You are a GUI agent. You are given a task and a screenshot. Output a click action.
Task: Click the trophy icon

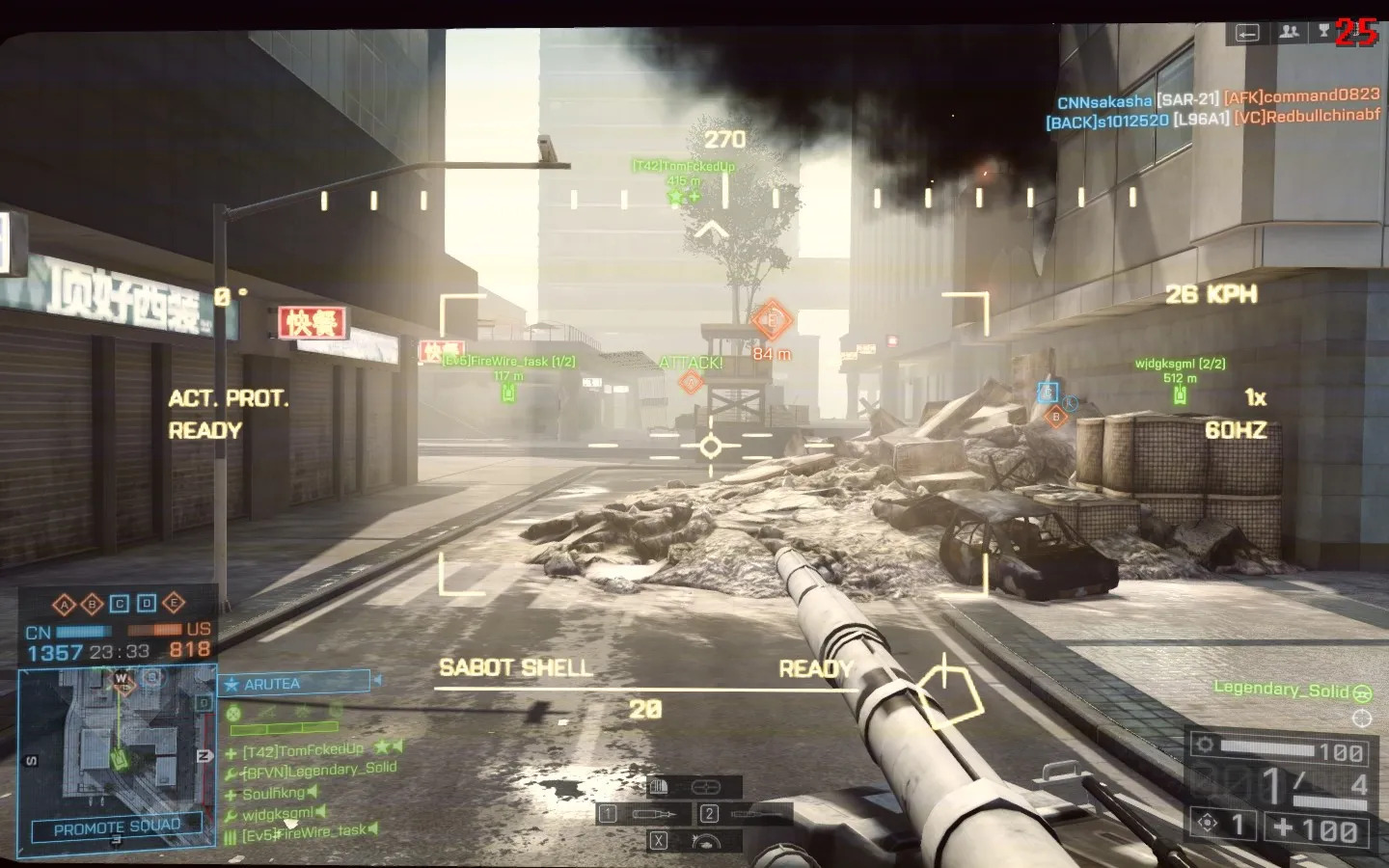(1323, 32)
